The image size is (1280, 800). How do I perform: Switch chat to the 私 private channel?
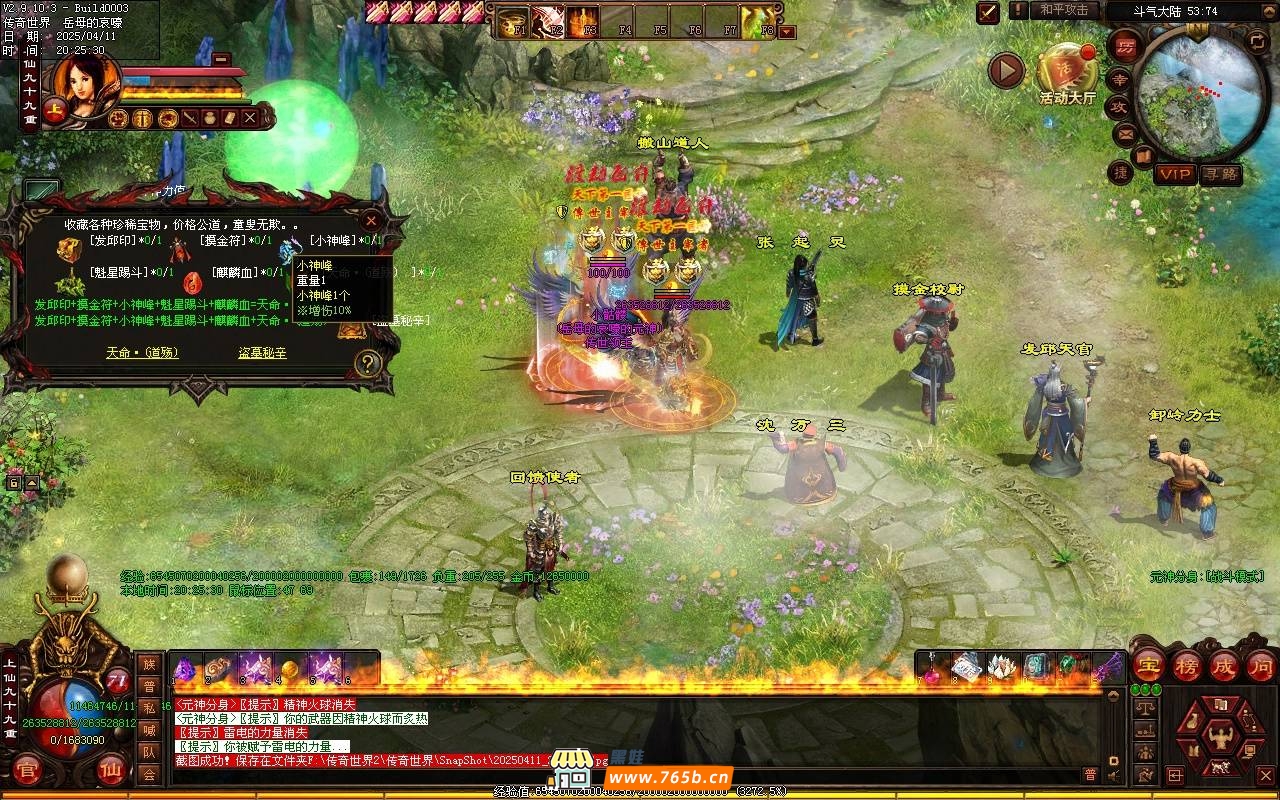tap(149, 708)
